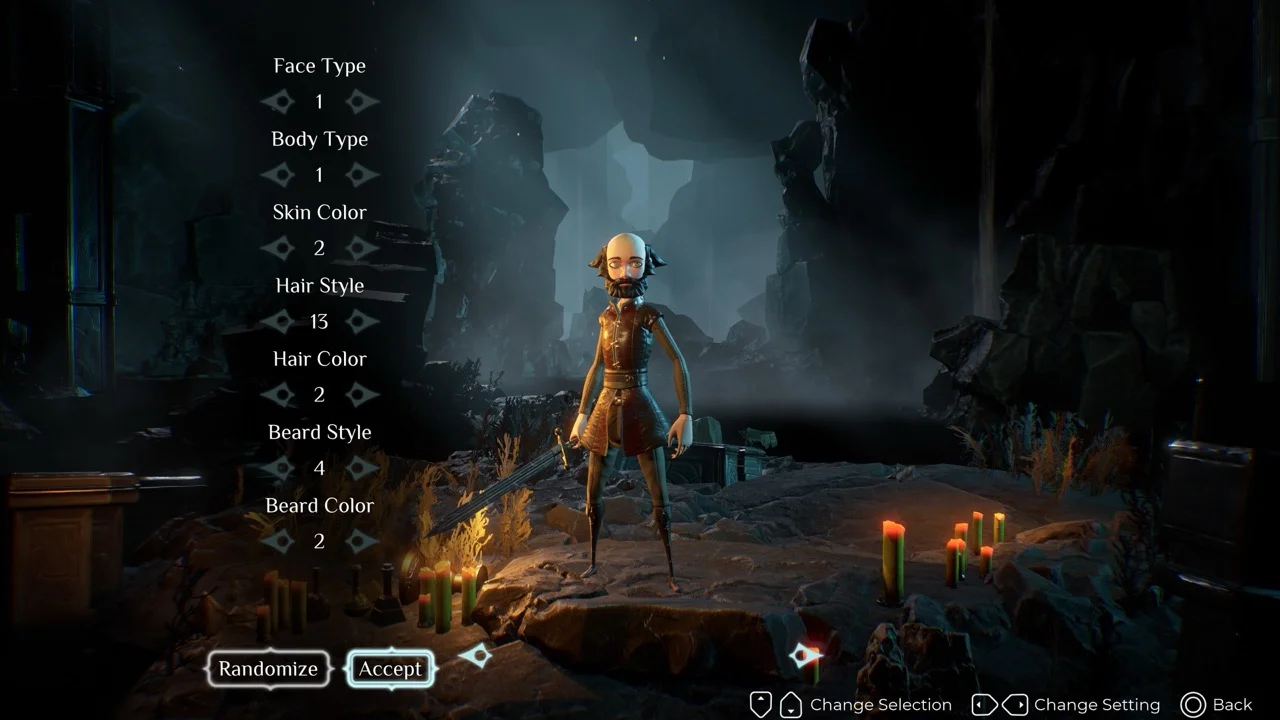Click the left arrow for Beard Color
Viewport: 1280px width, 720px height.
pyautogui.click(x=277, y=541)
